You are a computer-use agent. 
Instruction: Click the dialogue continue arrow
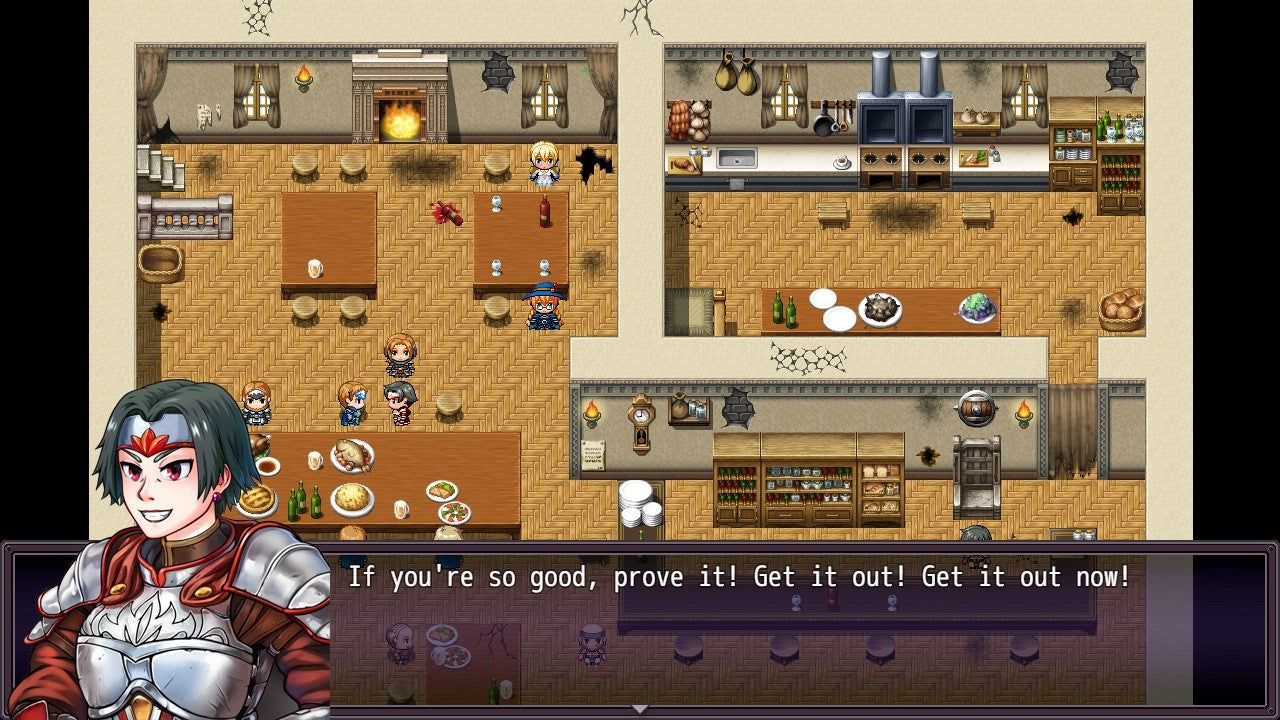click(640, 709)
